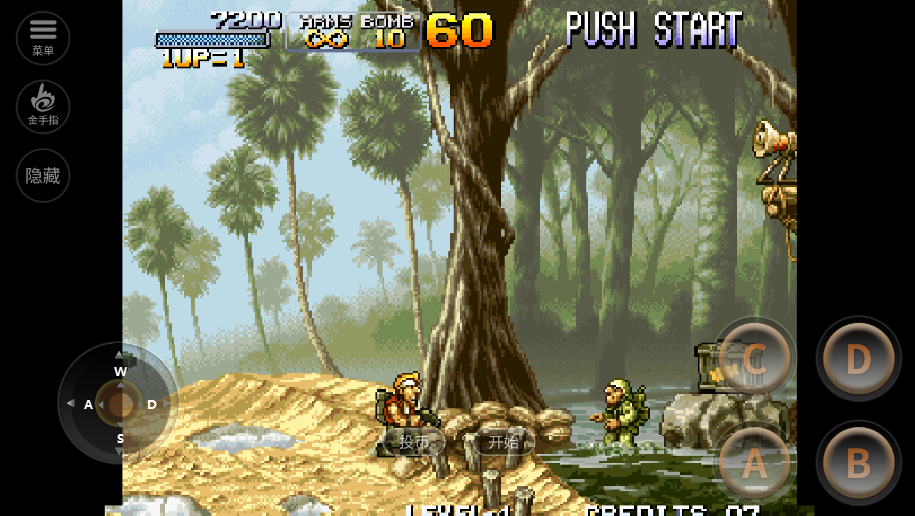Tap the B action button

[x=858, y=463]
